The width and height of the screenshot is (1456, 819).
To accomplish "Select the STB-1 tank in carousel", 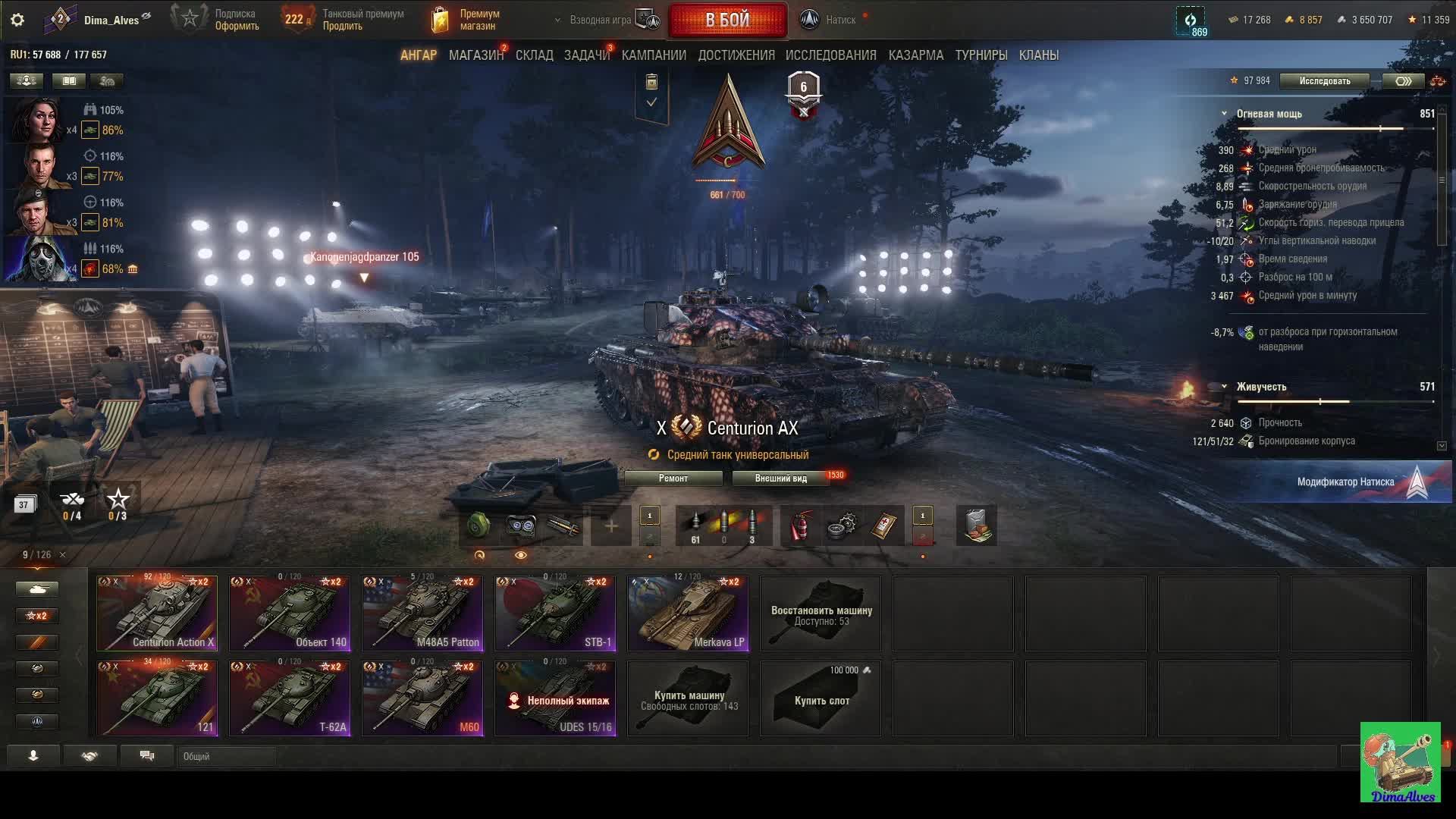I will point(555,613).
